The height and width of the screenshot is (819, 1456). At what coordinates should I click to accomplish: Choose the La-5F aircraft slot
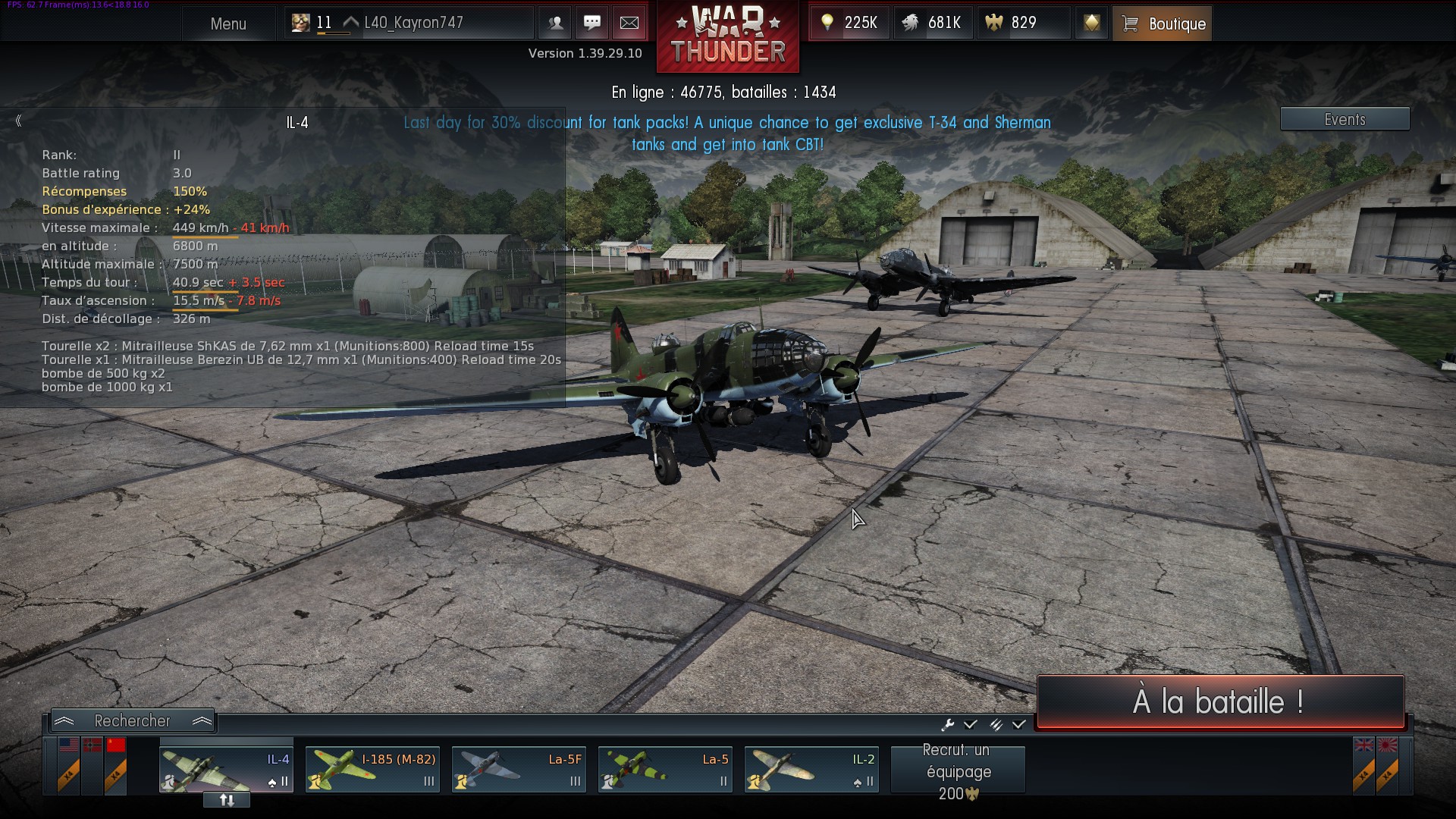point(519,769)
